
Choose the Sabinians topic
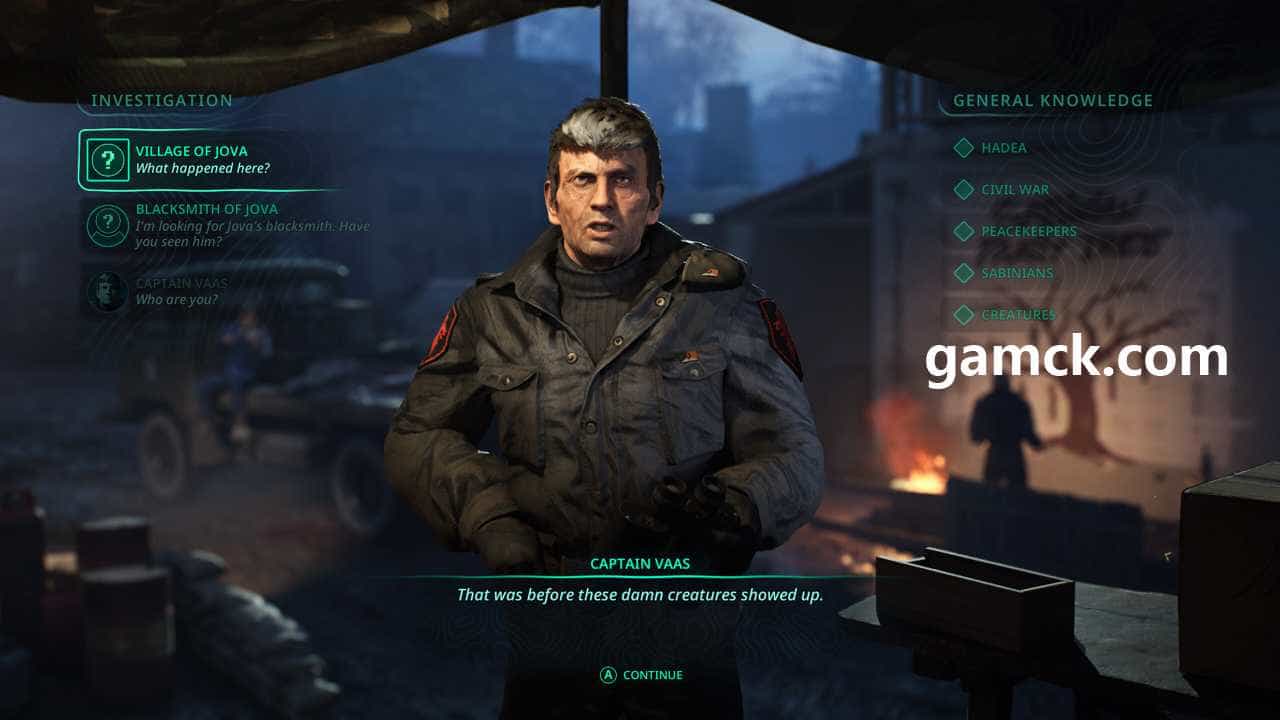(x=1016, y=273)
